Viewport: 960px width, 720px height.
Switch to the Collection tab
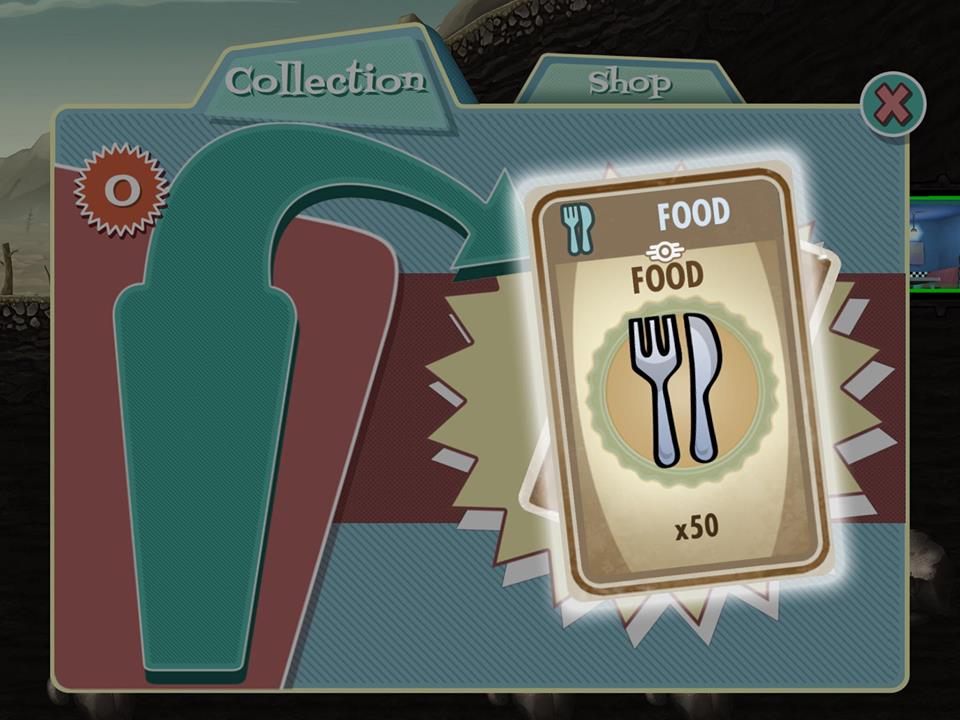(x=326, y=80)
